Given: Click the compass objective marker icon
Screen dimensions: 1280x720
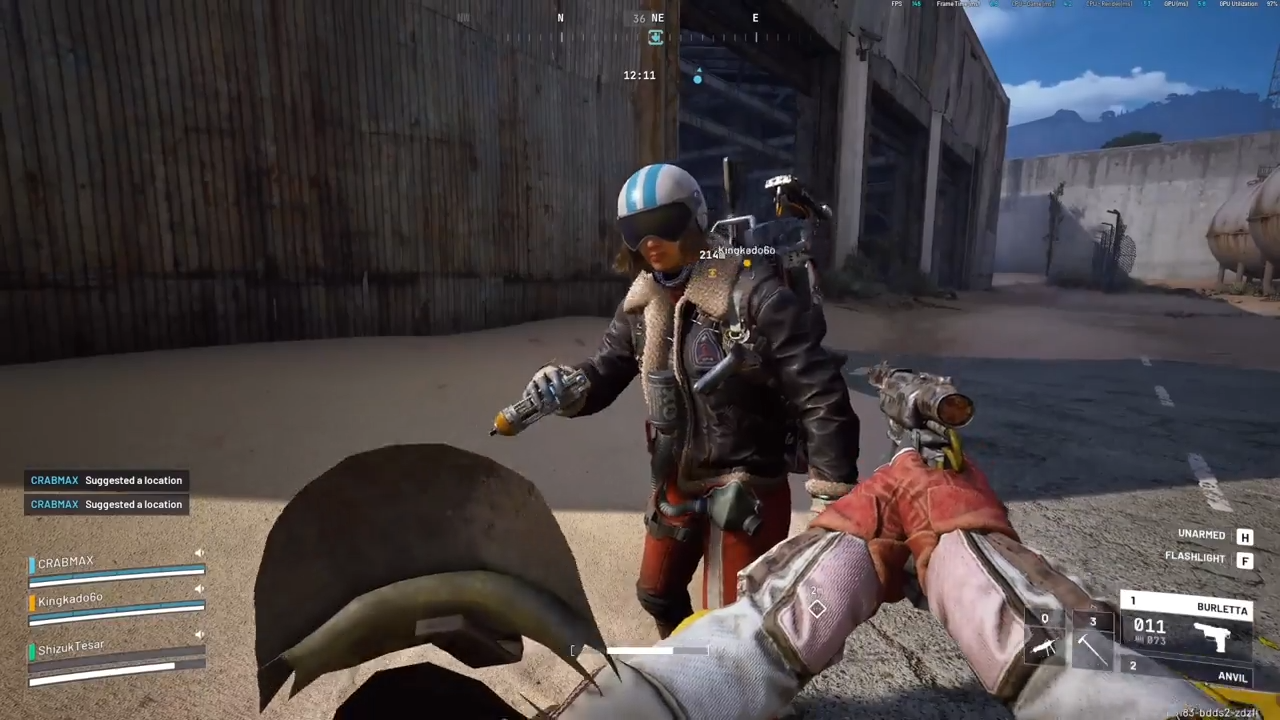Looking at the screenshot, I should (656, 37).
